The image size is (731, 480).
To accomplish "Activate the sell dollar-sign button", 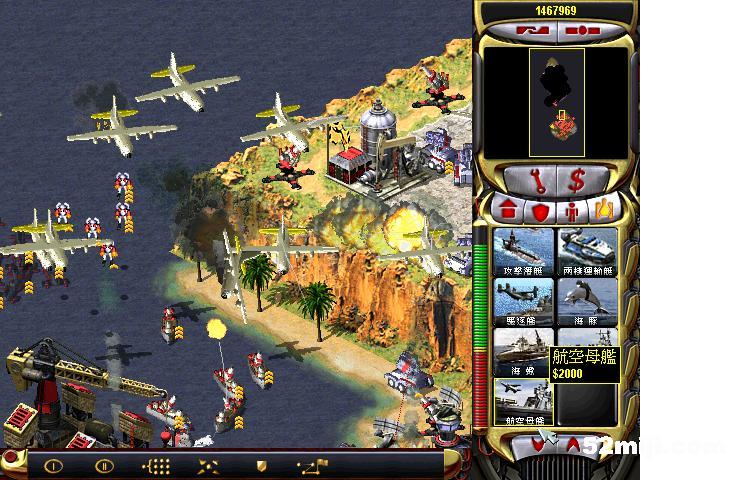I will 577,181.
